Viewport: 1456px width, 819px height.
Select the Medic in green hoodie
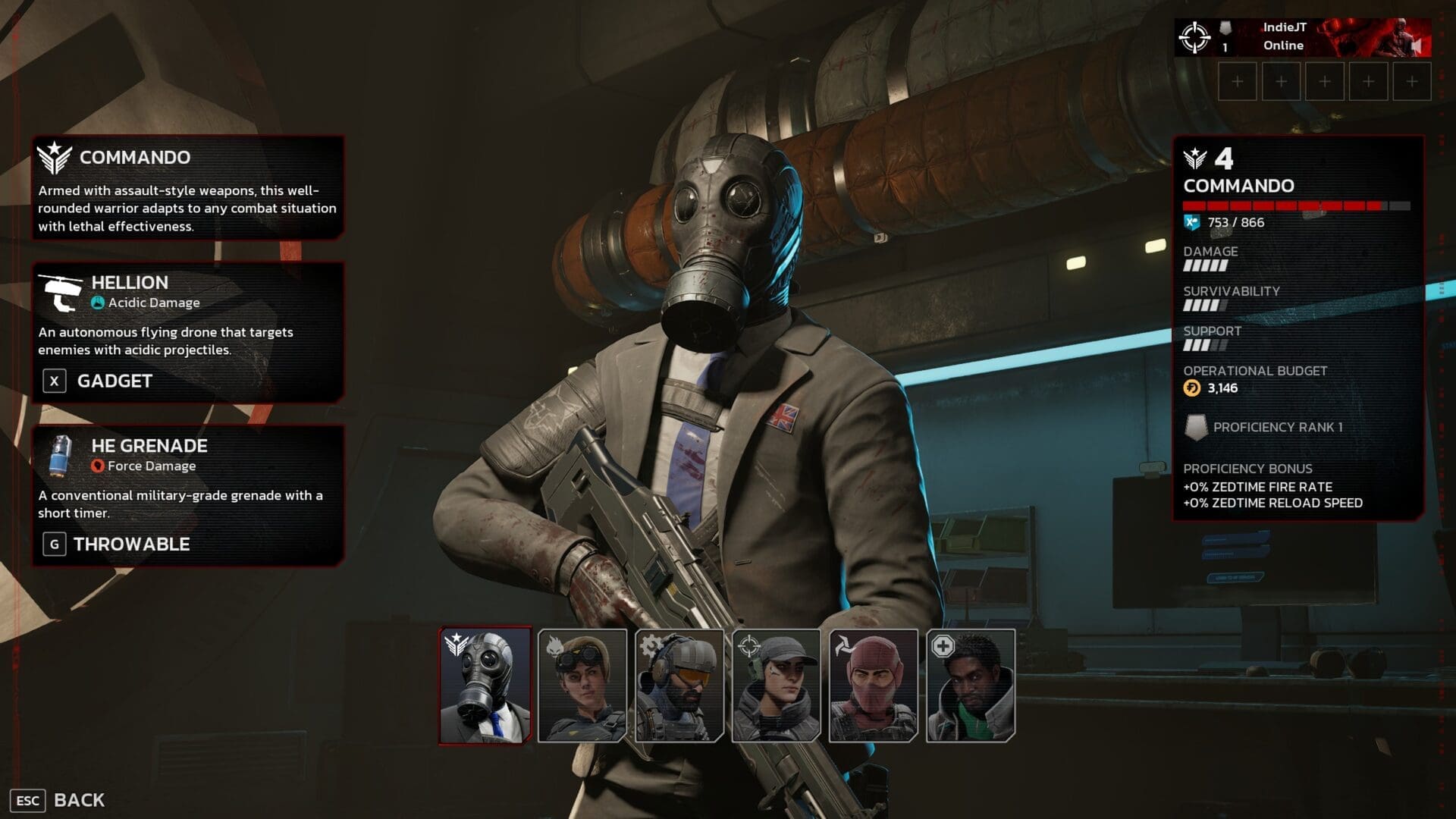971,686
